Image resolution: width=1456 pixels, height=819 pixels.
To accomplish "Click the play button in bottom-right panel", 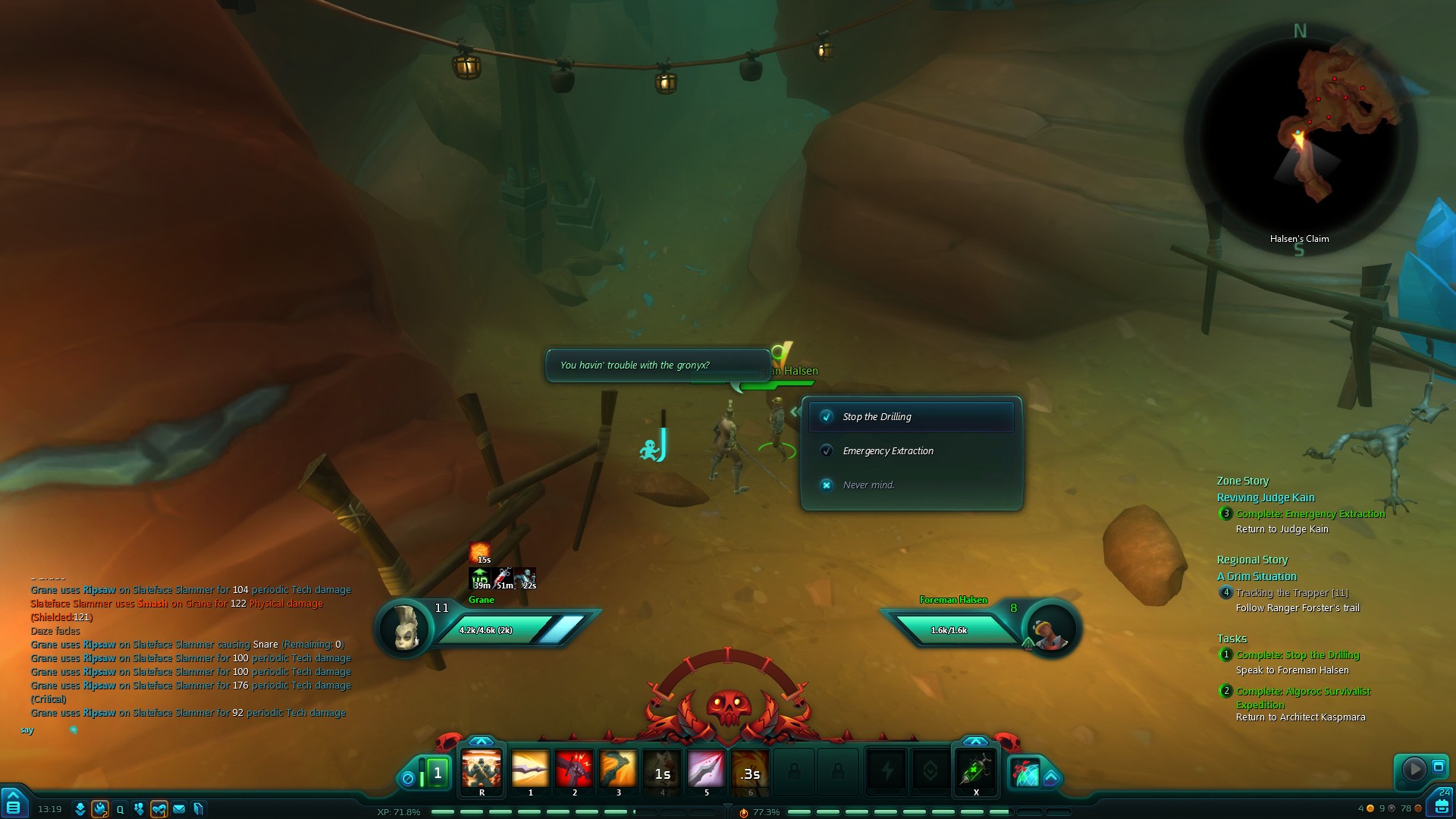I will point(1413,769).
